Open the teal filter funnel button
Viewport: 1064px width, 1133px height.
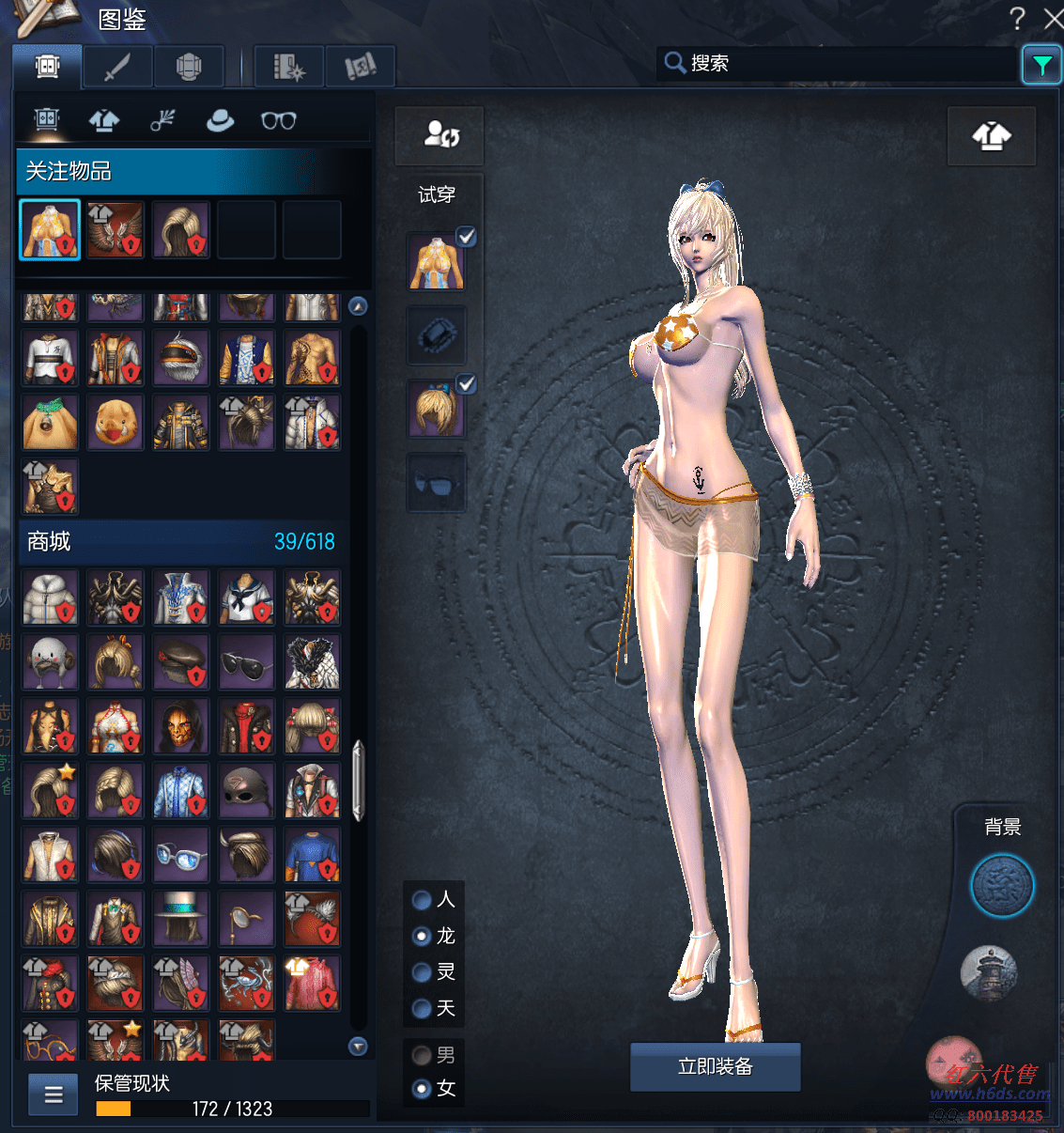[x=1041, y=65]
